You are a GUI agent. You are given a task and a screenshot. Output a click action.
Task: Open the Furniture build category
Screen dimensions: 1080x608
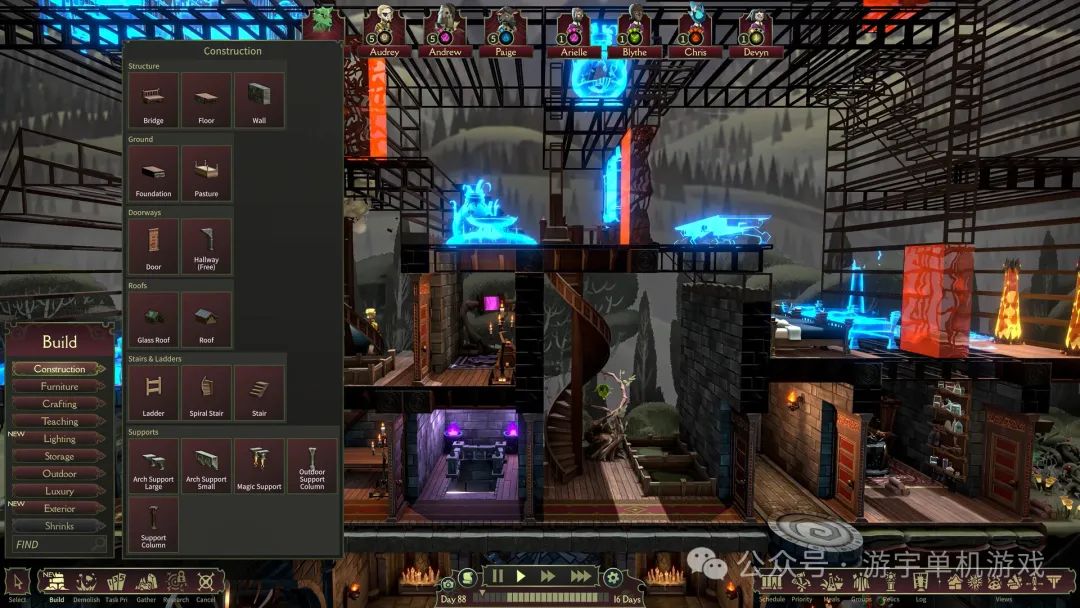tap(59, 386)
